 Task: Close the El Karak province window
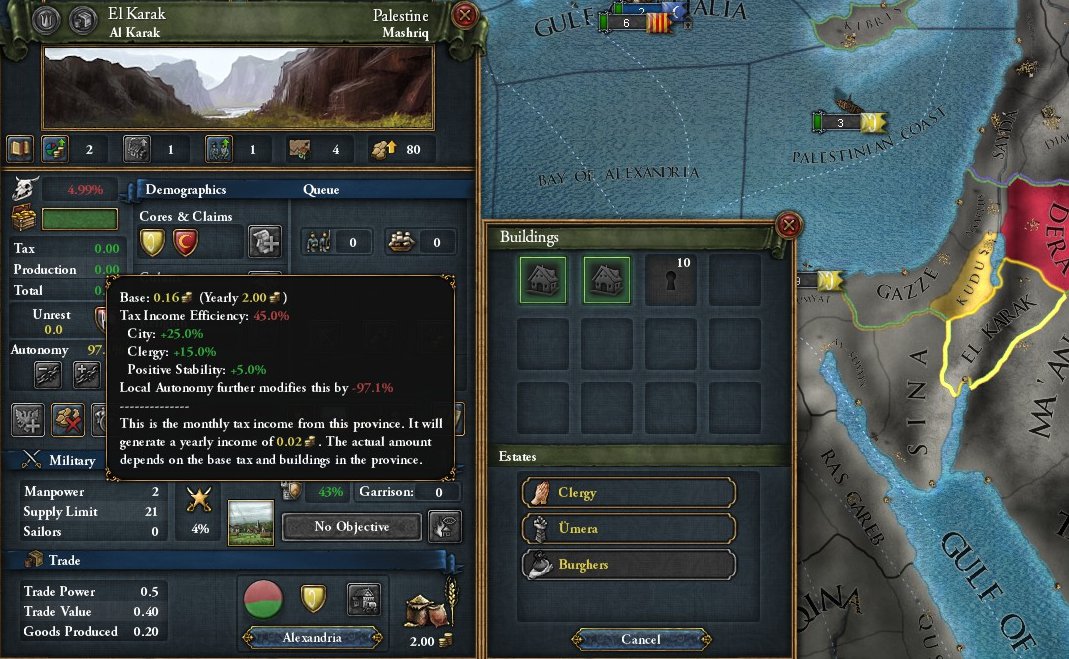pyautogui.click(x=464, y=16)
